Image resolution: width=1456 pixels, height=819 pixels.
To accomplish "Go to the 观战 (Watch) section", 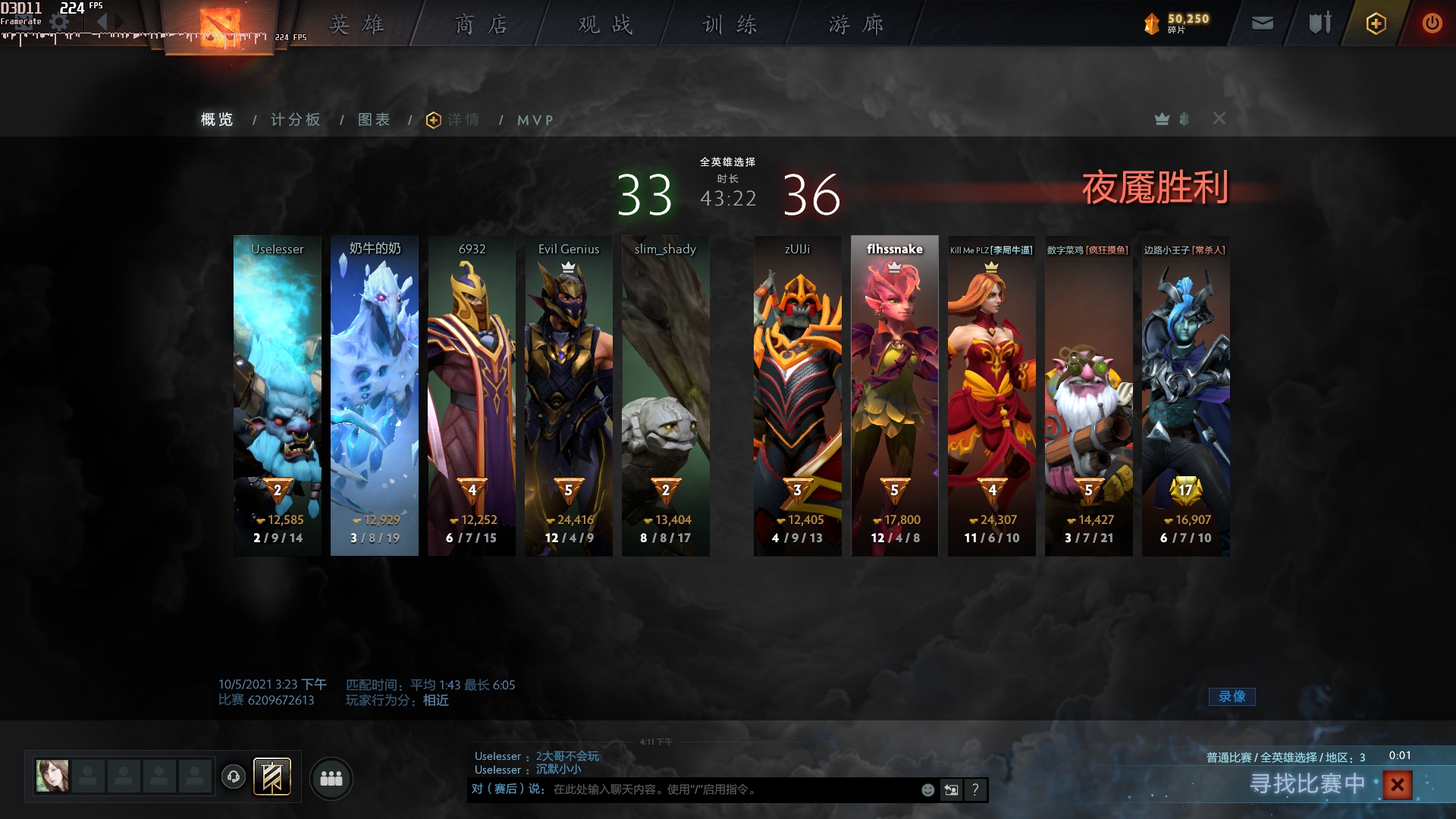I will click(605, 24).
